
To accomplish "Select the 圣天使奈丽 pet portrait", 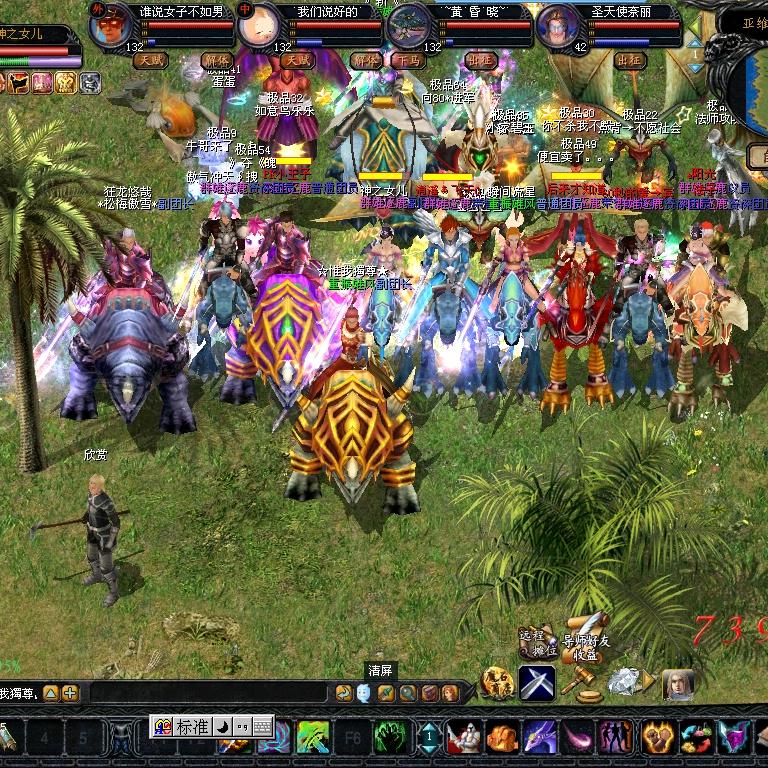I will (558, 26).
